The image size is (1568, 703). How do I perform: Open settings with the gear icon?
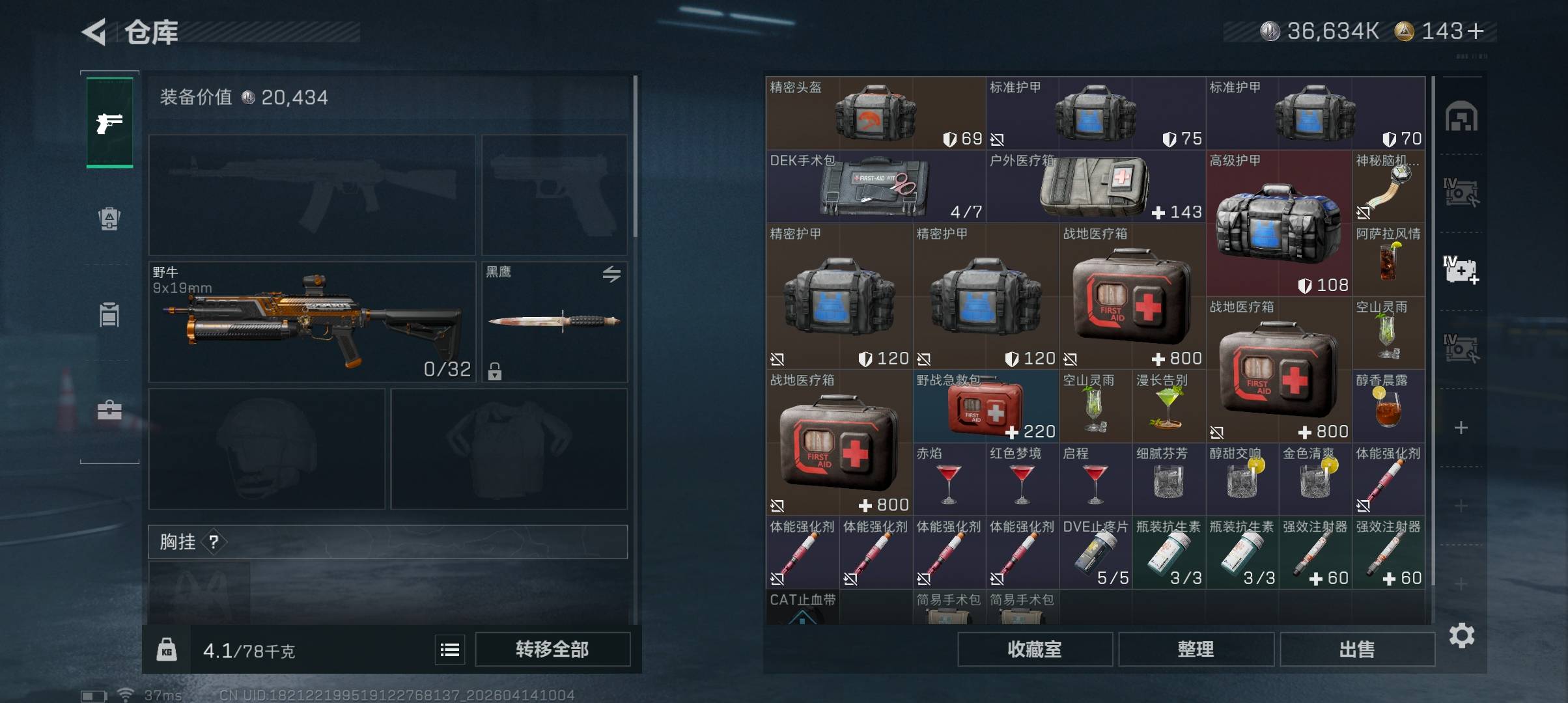click(1462, 635)
